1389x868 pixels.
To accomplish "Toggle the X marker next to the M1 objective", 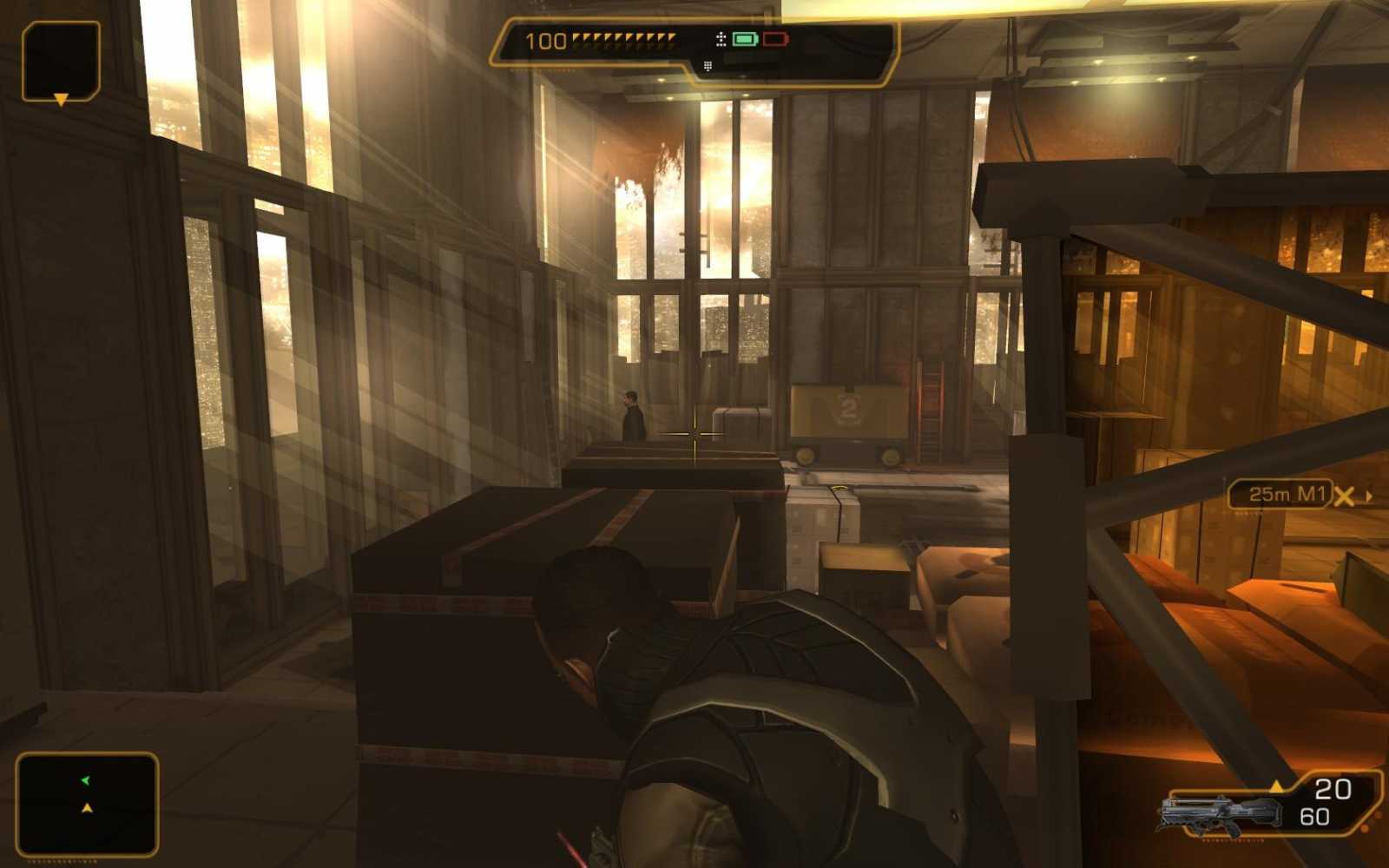I will coord(1345,494).
